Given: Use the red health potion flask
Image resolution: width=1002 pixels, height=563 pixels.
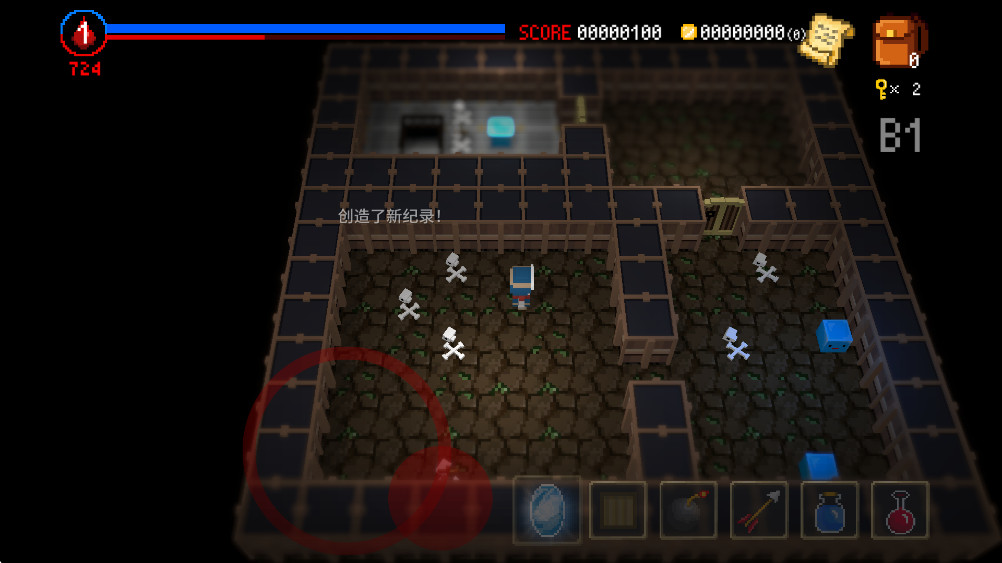Looking at the screenshot, I should tap(900, 510).
